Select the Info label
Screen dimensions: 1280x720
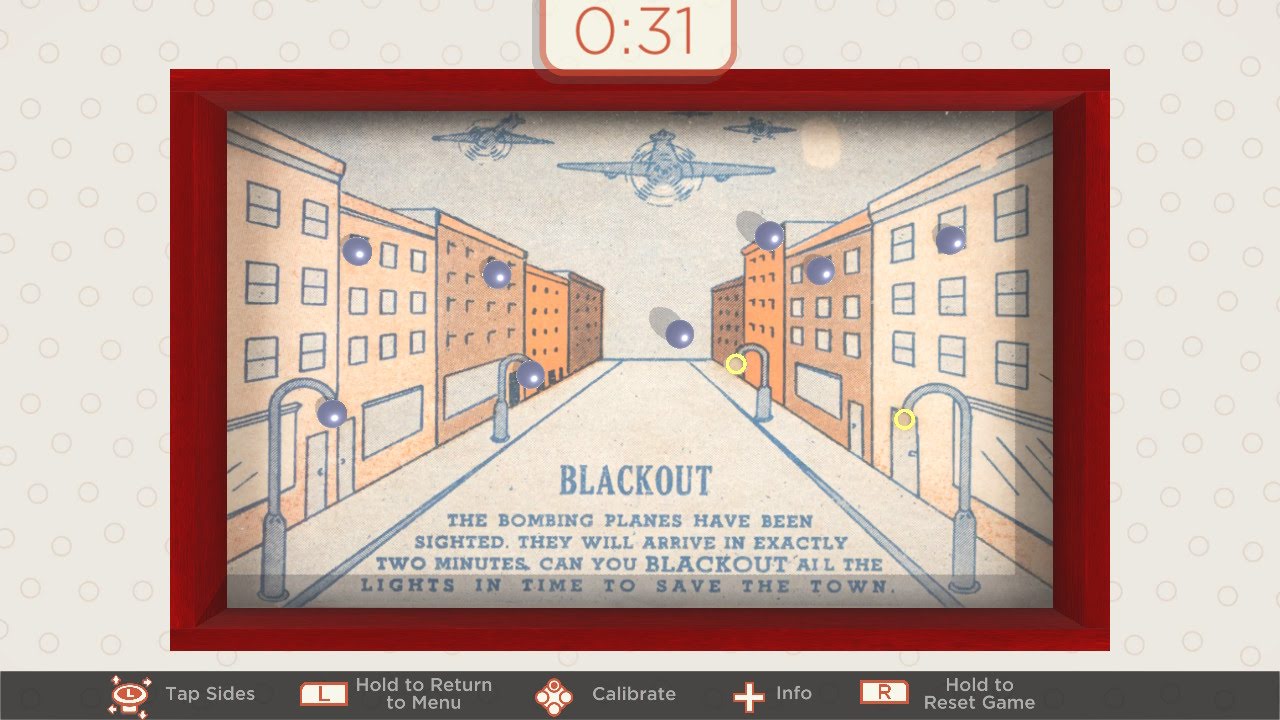click(794, 692)
